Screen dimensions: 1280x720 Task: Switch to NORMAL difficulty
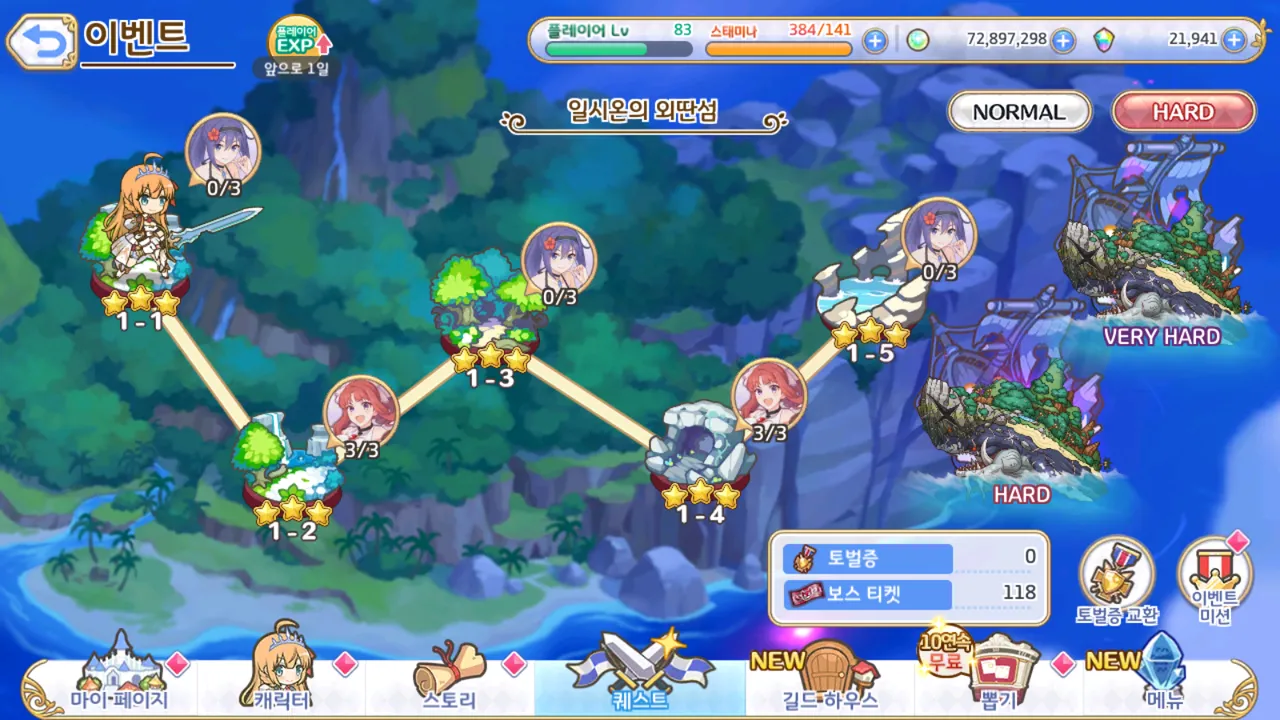tap(1019, 112)
